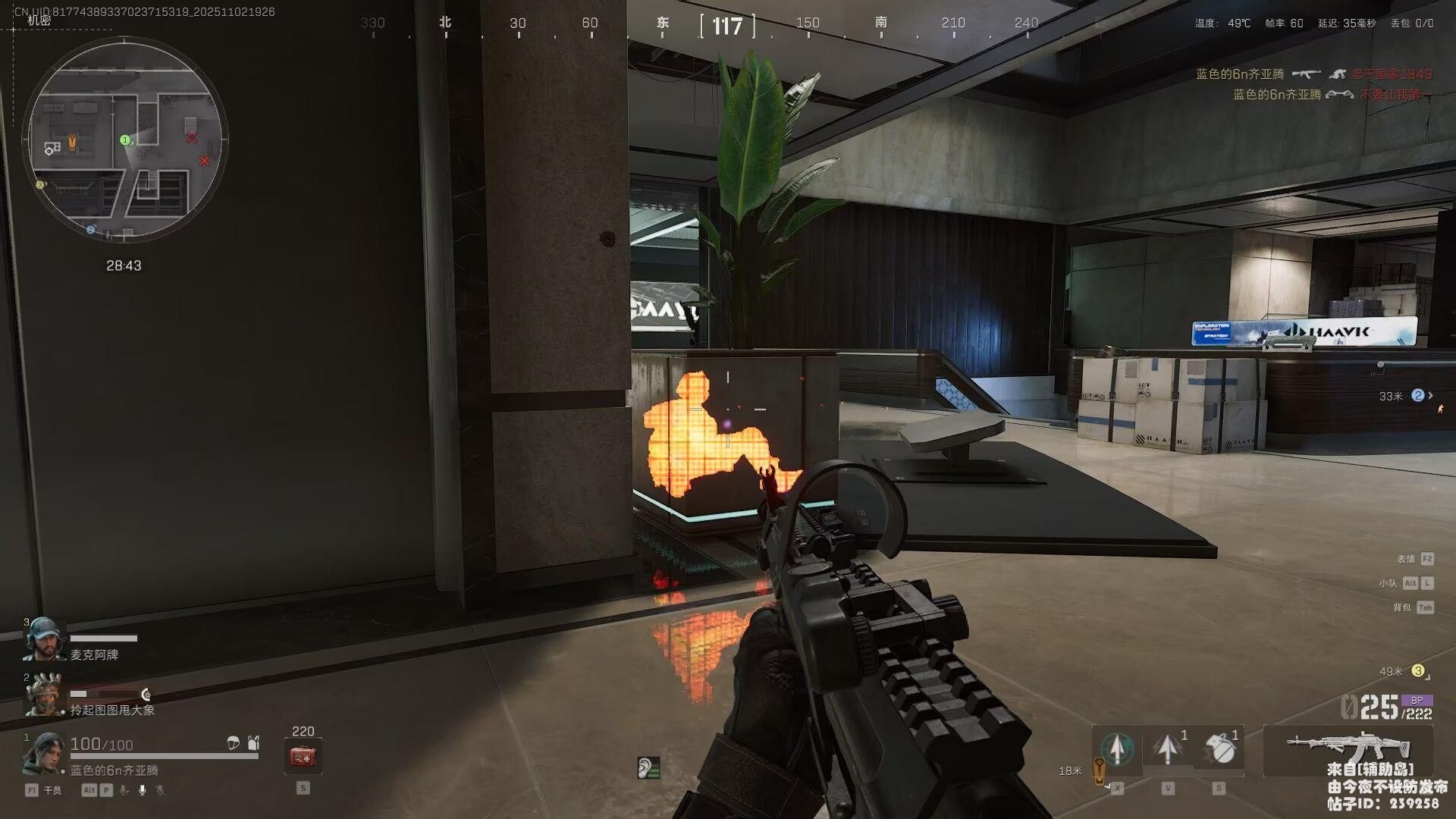1456x819 pixels.
Task: Click the blue squad marker 2 indicator
Action: [1417, 396]
